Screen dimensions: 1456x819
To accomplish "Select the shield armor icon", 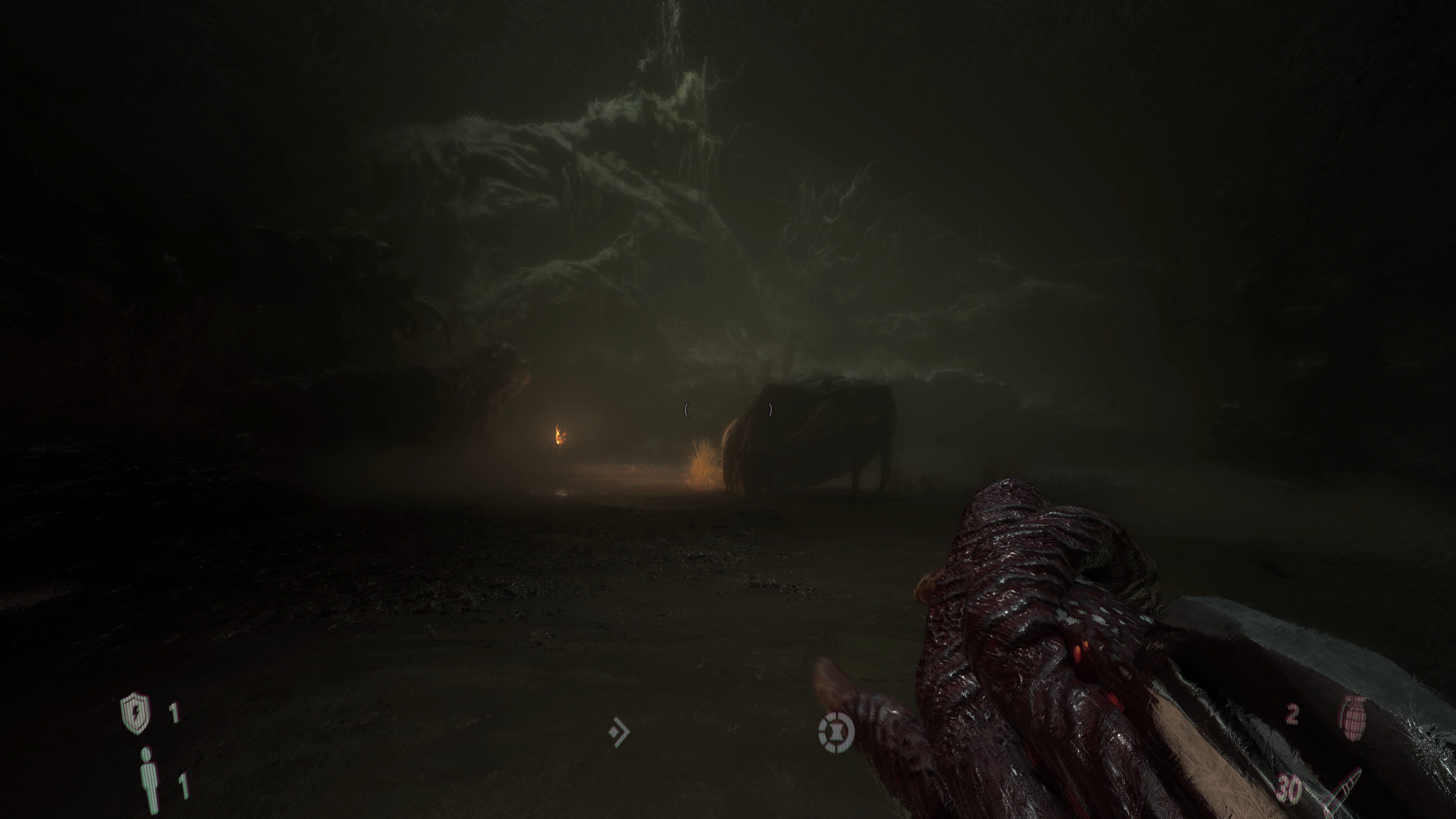I will pyautogui.click(x=136, y=713).
